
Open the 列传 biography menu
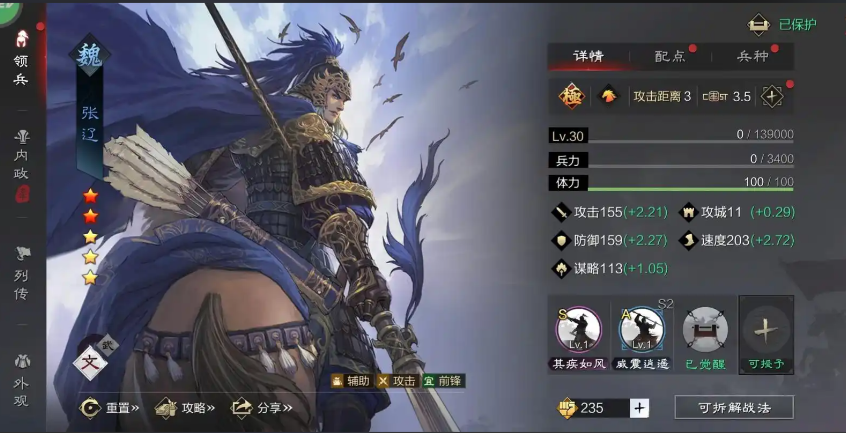(21, 273)
